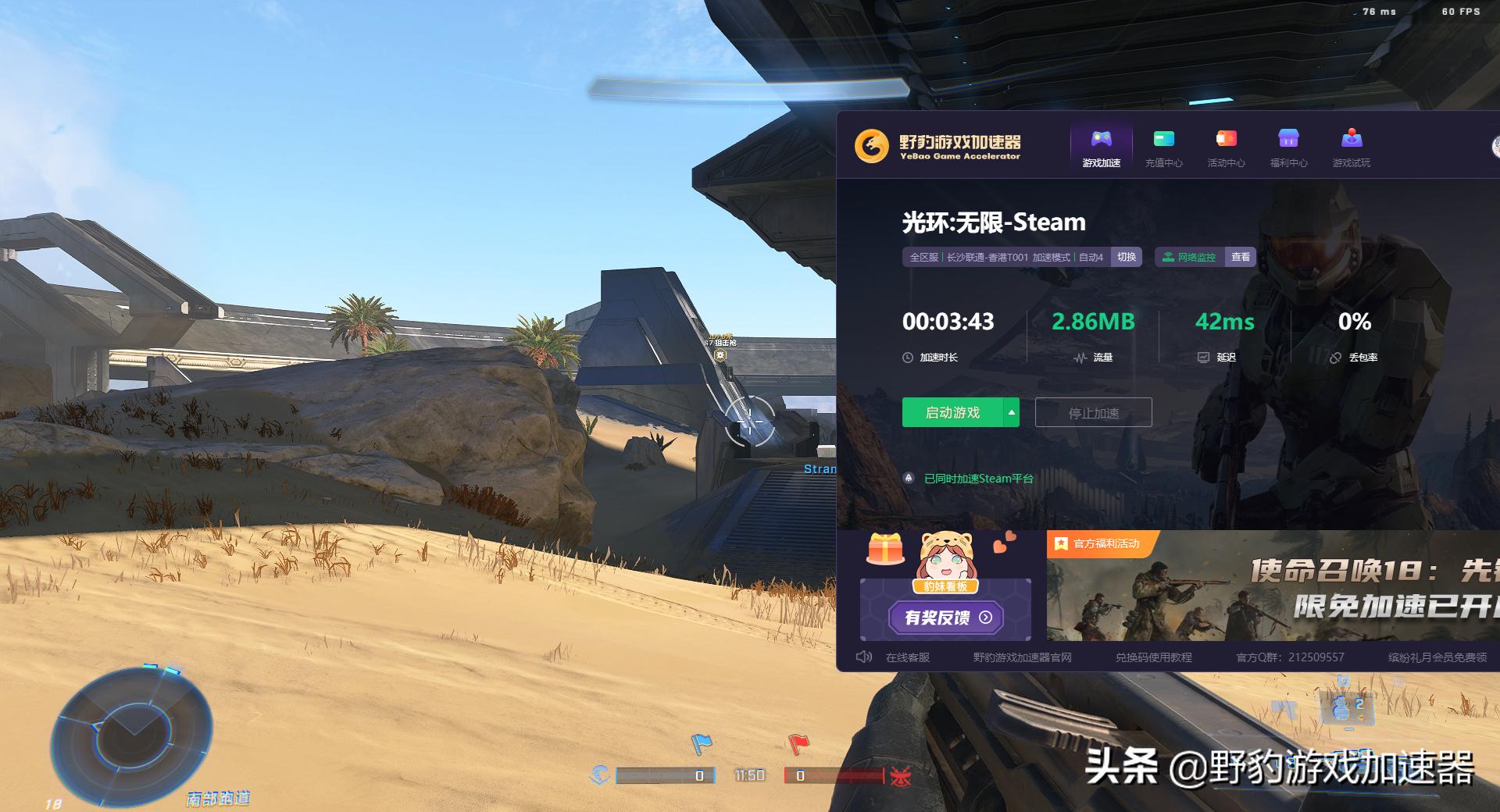Click 查看 to view network details
Screen dimensions: 1500x812
pyautogui.click(x=1241, y=256)
